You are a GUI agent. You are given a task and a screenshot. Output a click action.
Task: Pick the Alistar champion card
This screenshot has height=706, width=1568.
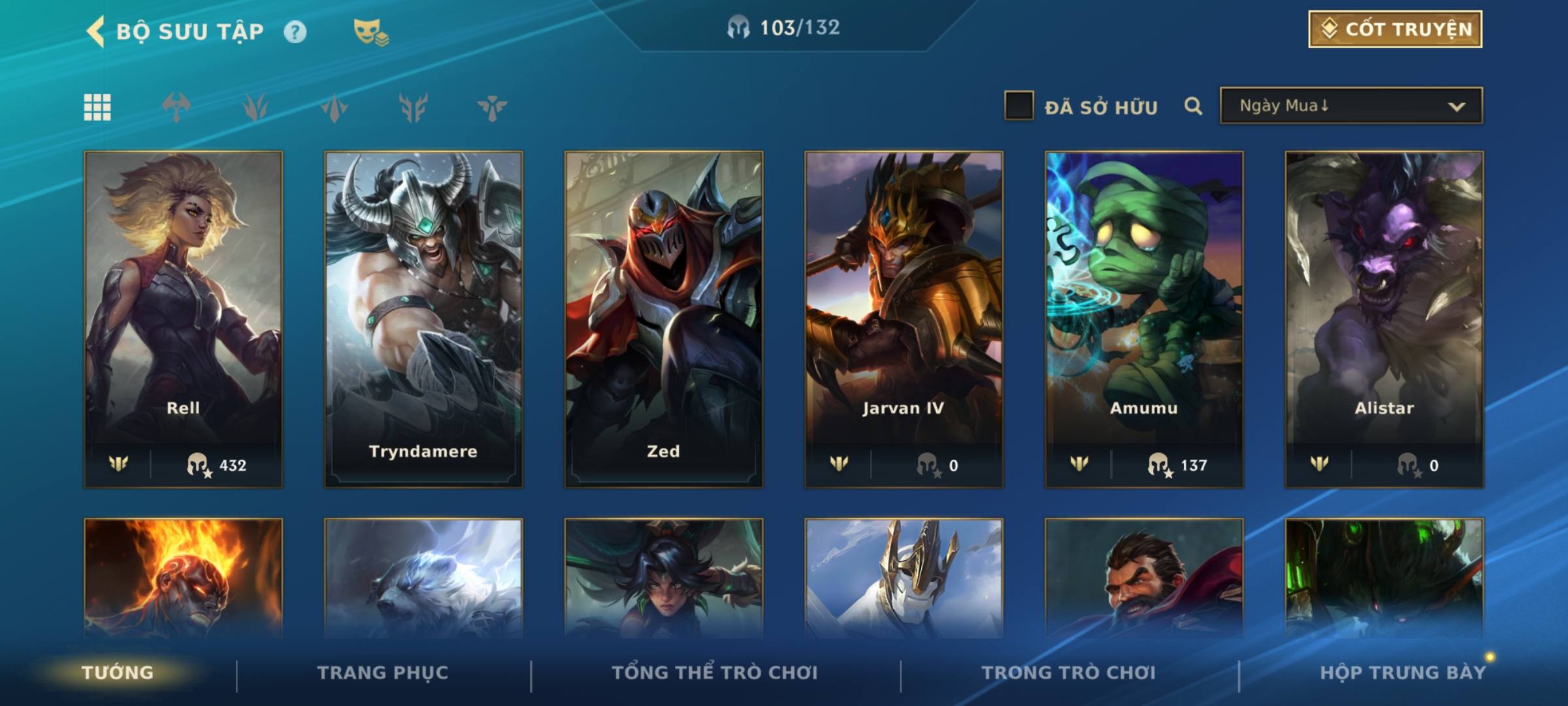pyautogui.click(x=1384, y=319)
